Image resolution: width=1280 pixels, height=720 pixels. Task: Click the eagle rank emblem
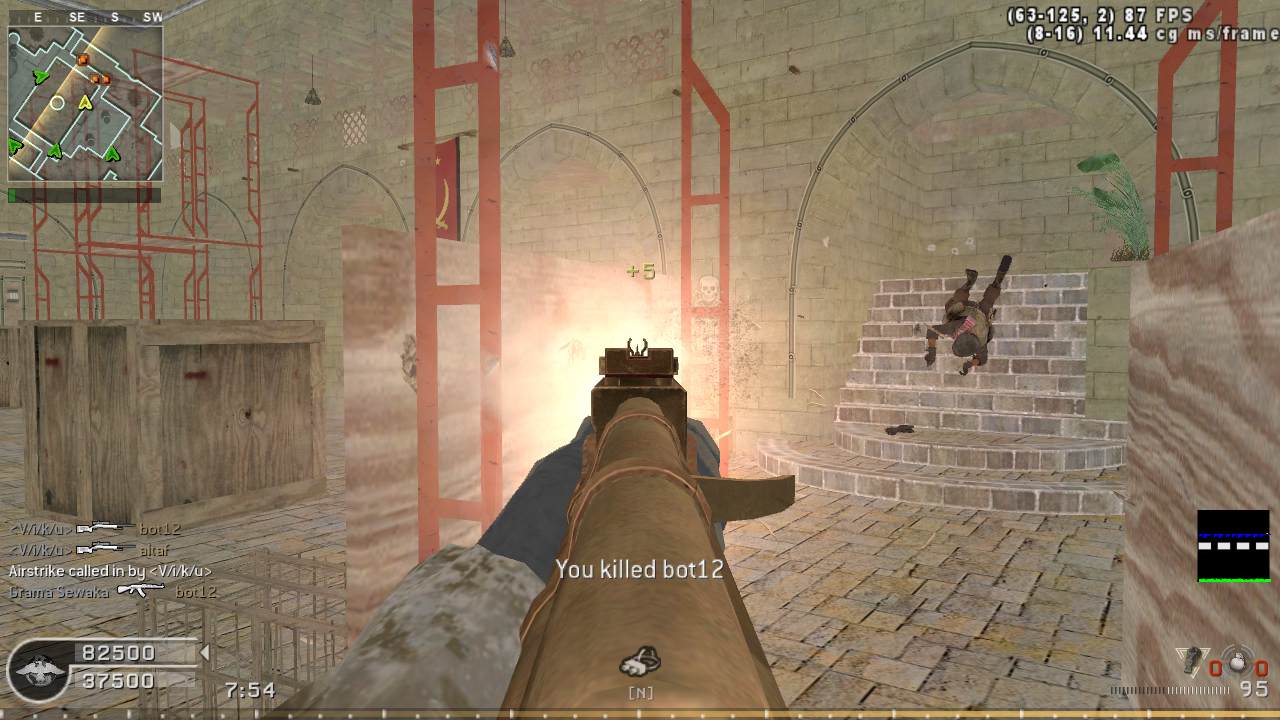[38, 669]
